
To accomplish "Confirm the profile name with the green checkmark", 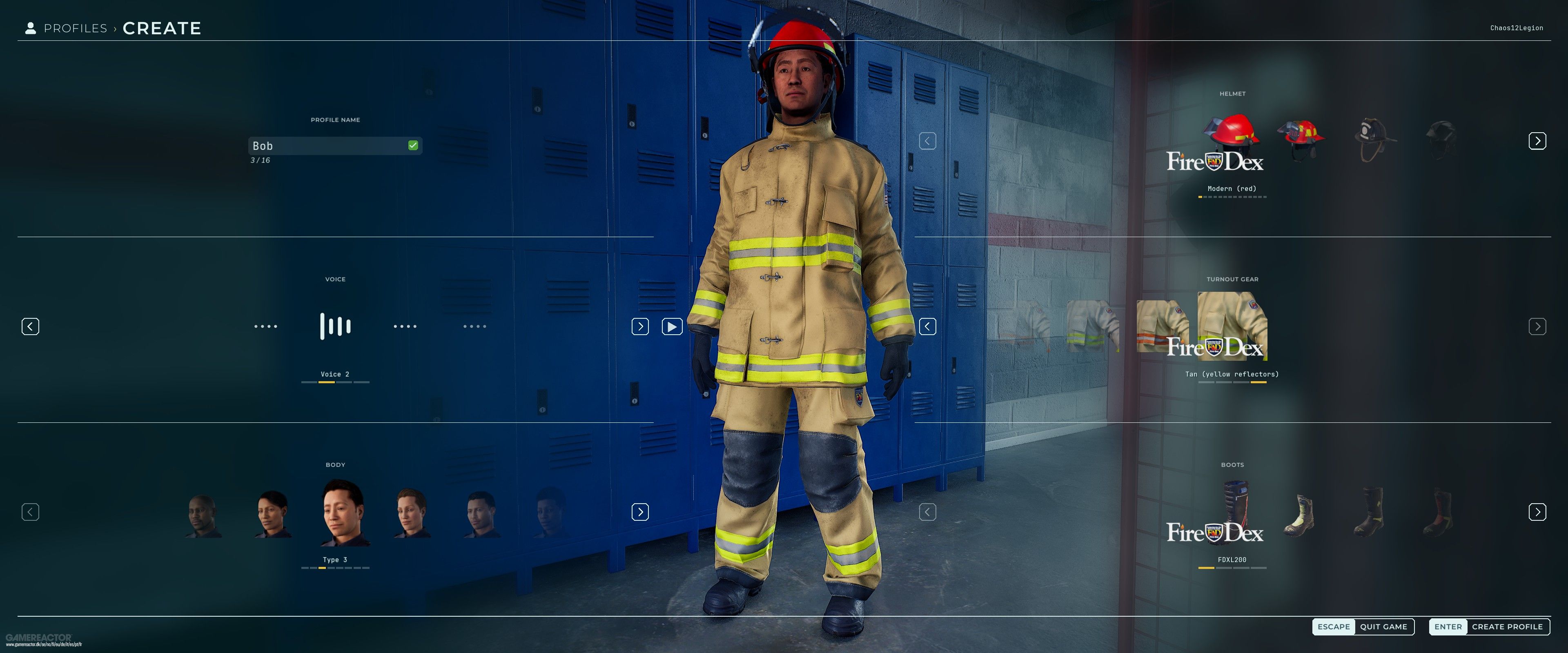I will pyautogui.click(x=413, y=145).
